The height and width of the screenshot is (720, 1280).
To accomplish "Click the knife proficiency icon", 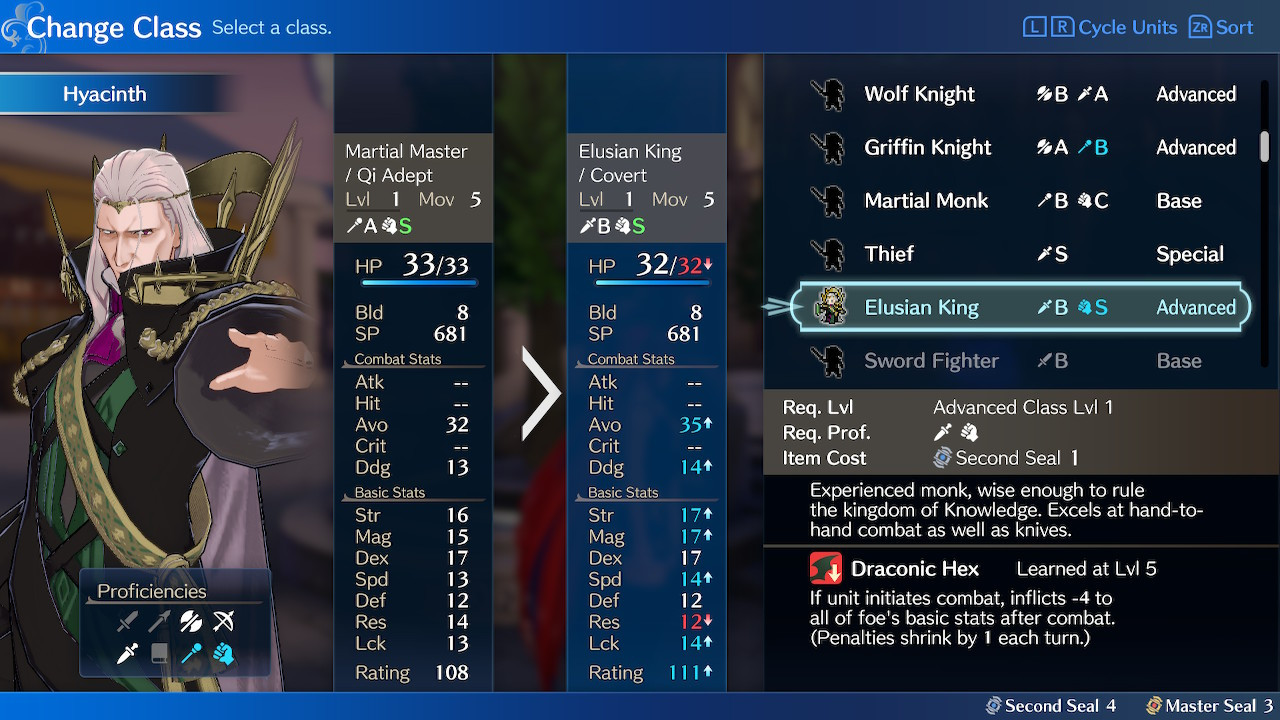I will tap(127, 654).
